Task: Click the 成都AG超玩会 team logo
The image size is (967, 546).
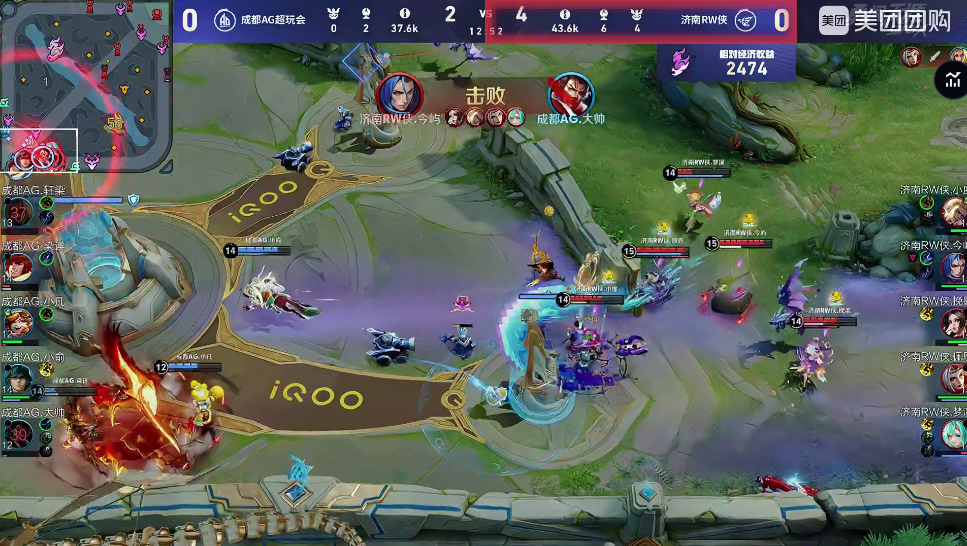Action: (x=226, y=20)
